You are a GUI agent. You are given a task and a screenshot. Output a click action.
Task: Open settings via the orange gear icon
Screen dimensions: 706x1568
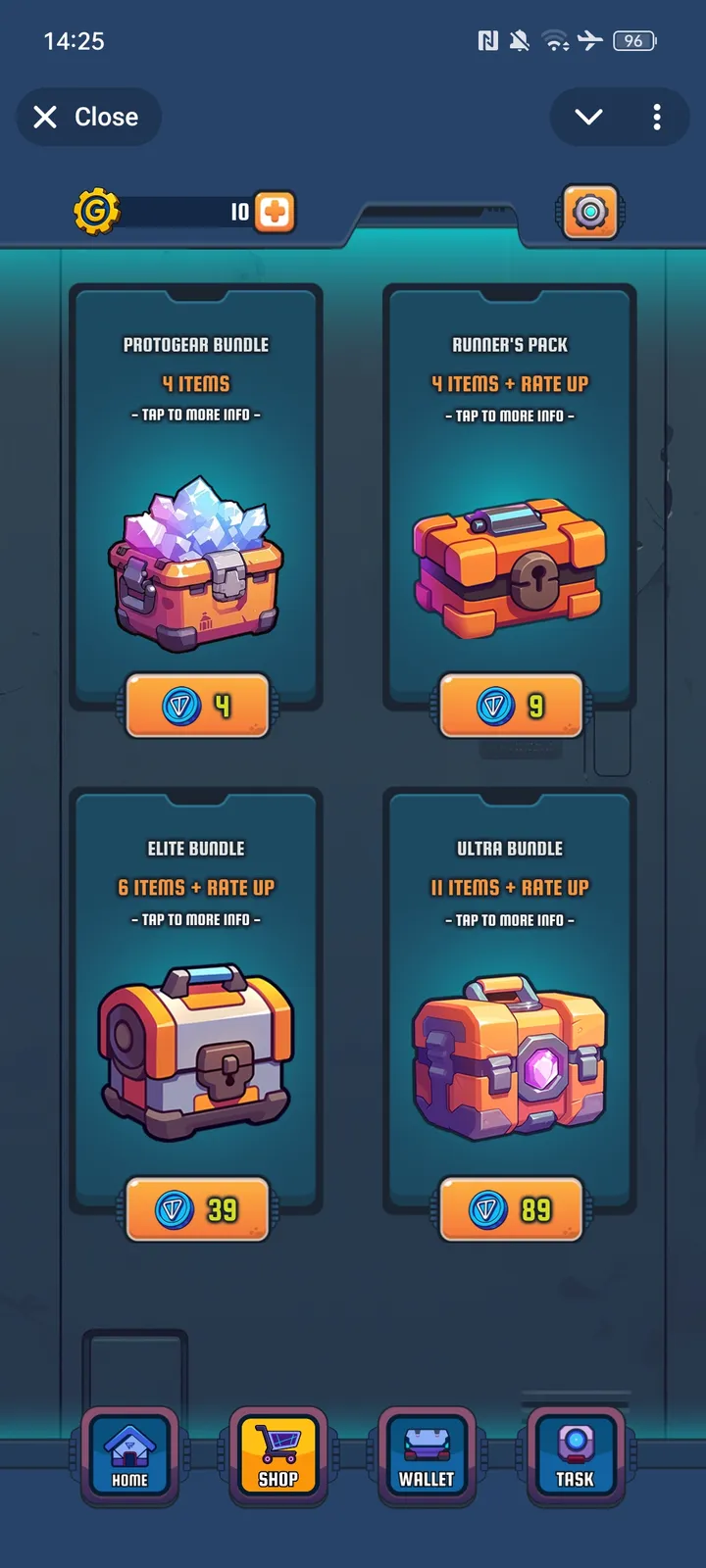[x=590, y=212]
